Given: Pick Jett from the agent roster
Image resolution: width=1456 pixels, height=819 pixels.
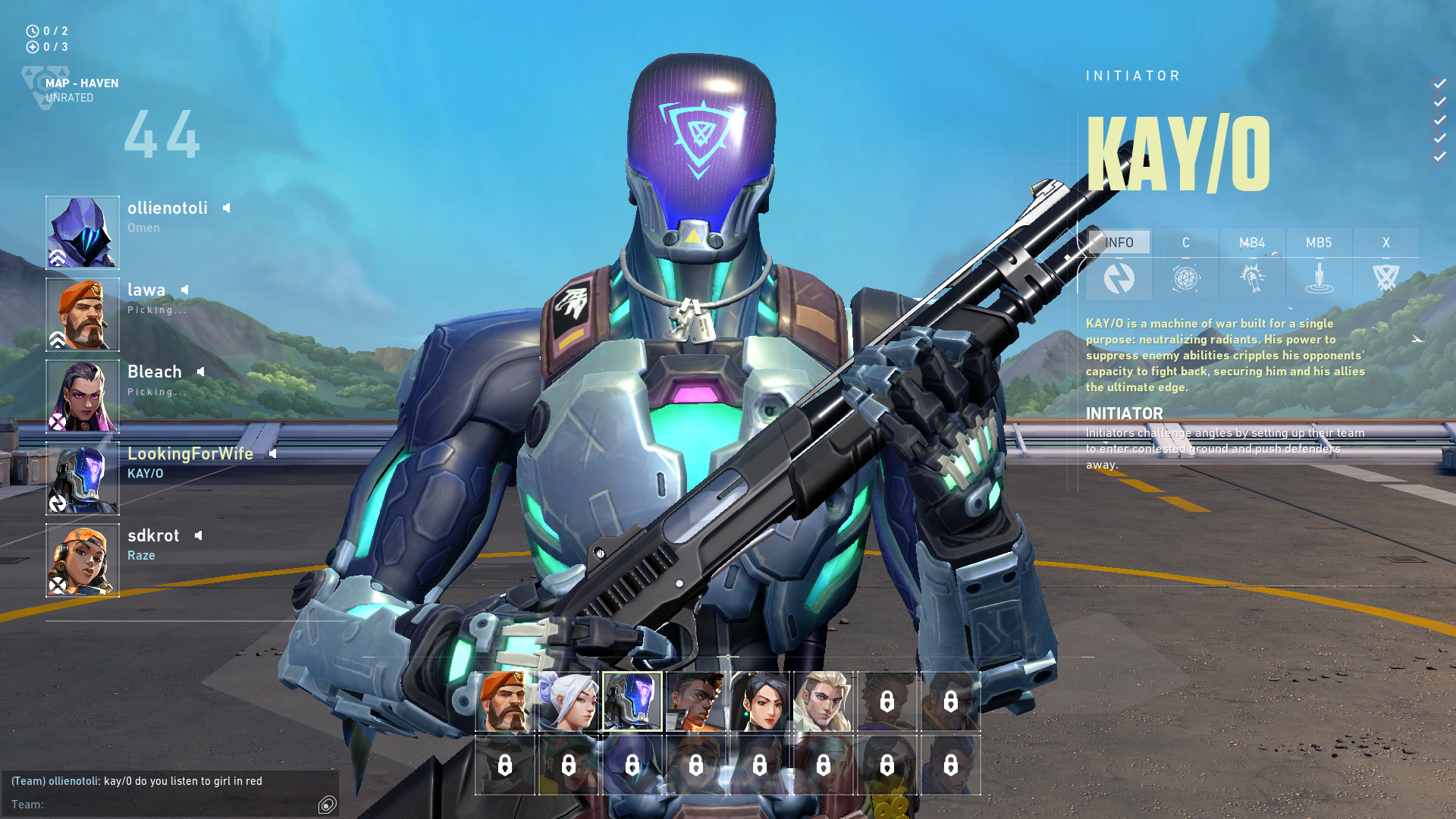Looking at the screenshot, I should 569,701.
